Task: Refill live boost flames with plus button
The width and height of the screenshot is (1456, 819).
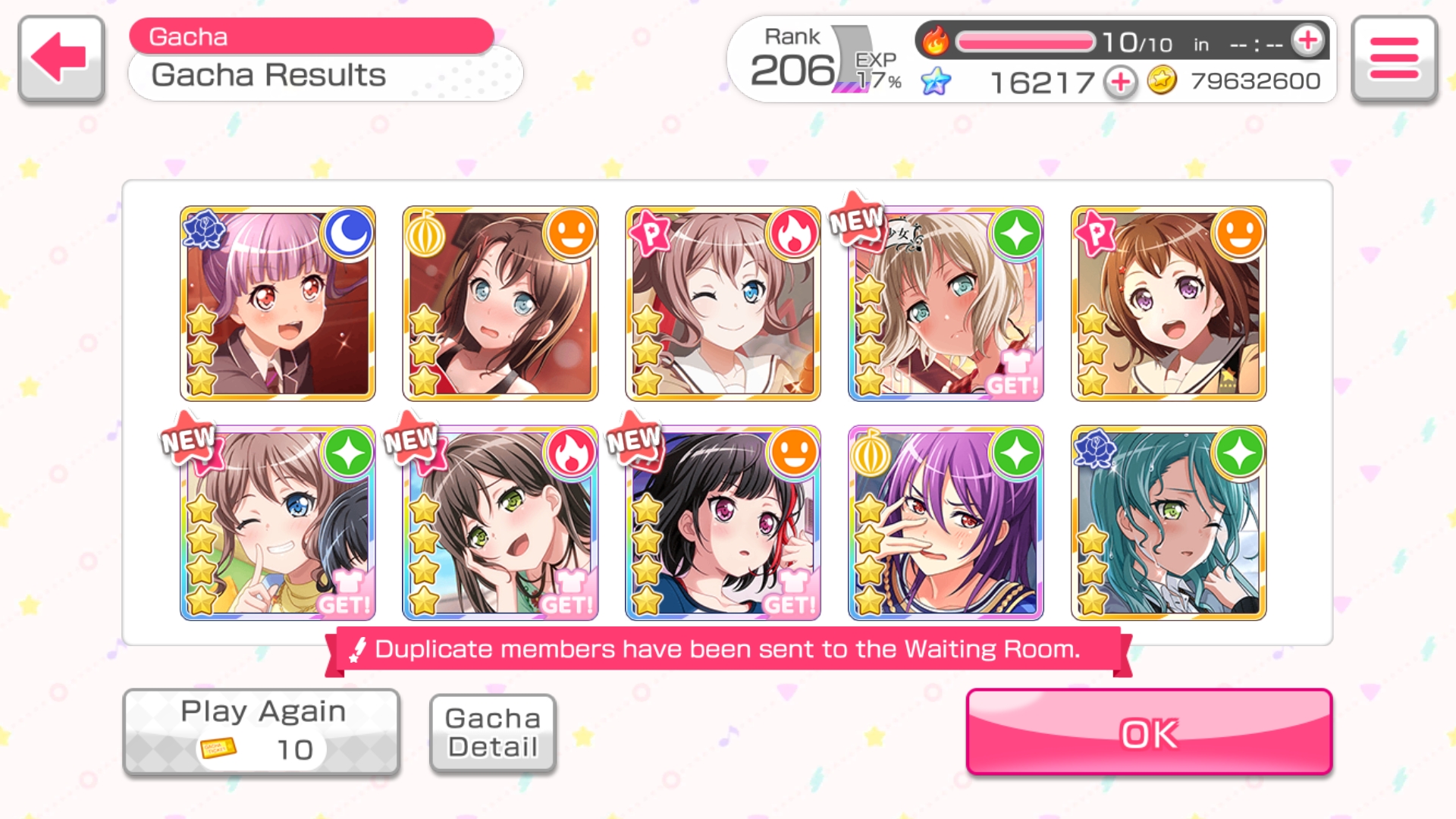Action: 1308,41
